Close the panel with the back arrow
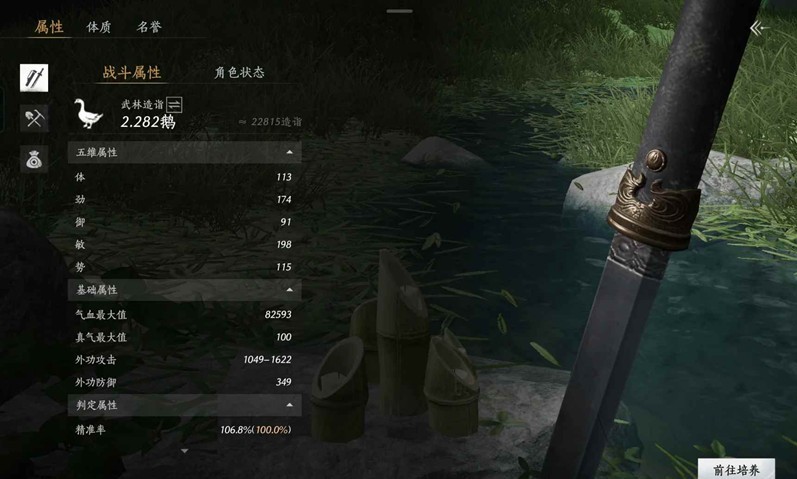Screen dimensions: 797x479 click(x=759, y=28)
